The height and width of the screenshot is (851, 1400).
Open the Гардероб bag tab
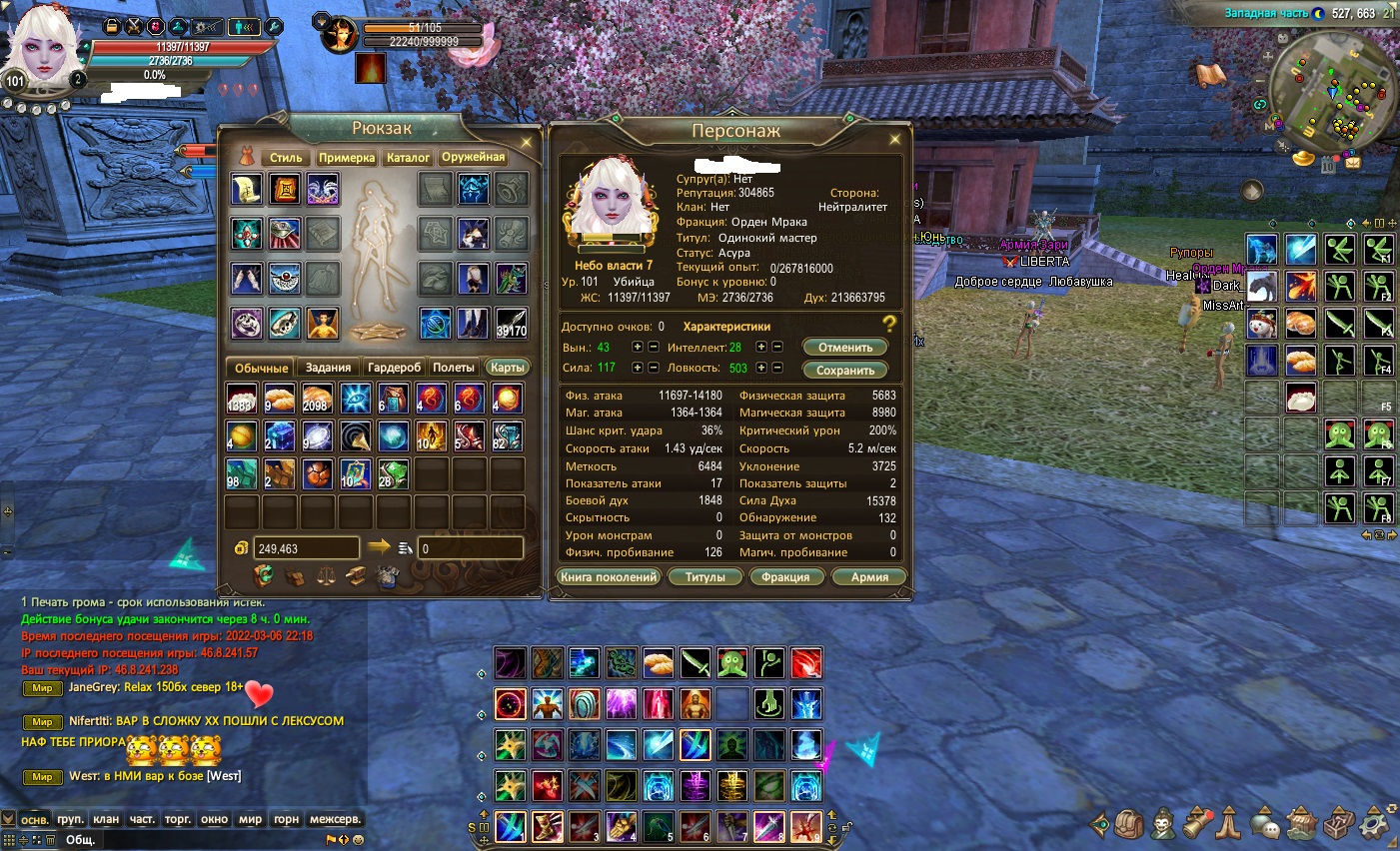click(395, 368)
